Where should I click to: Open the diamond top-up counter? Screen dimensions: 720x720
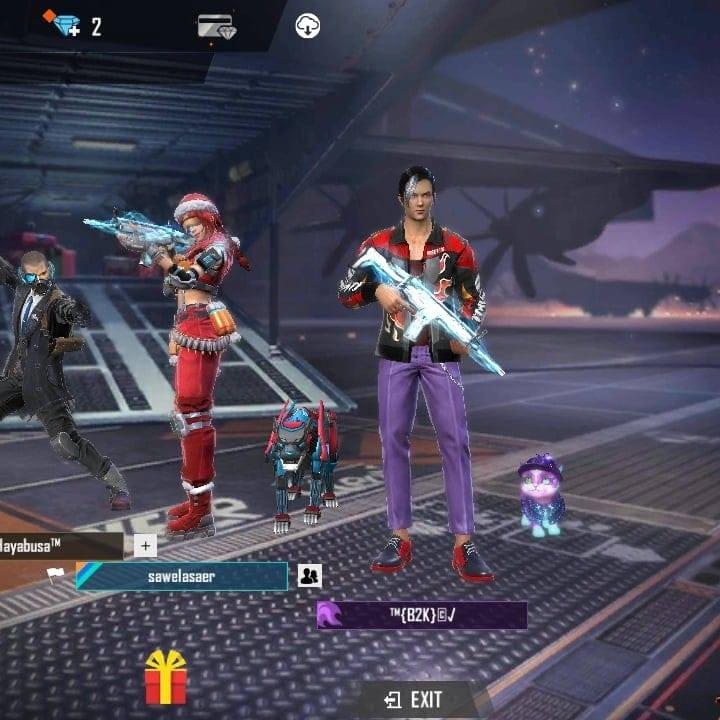coord(76,26)
